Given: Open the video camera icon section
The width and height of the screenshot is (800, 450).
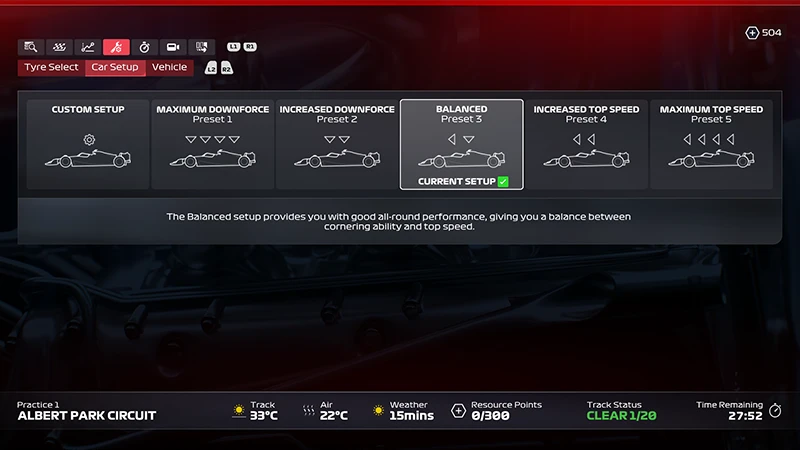Looking at the screenshot, I should pyautogui.click(x=173, y=47).
